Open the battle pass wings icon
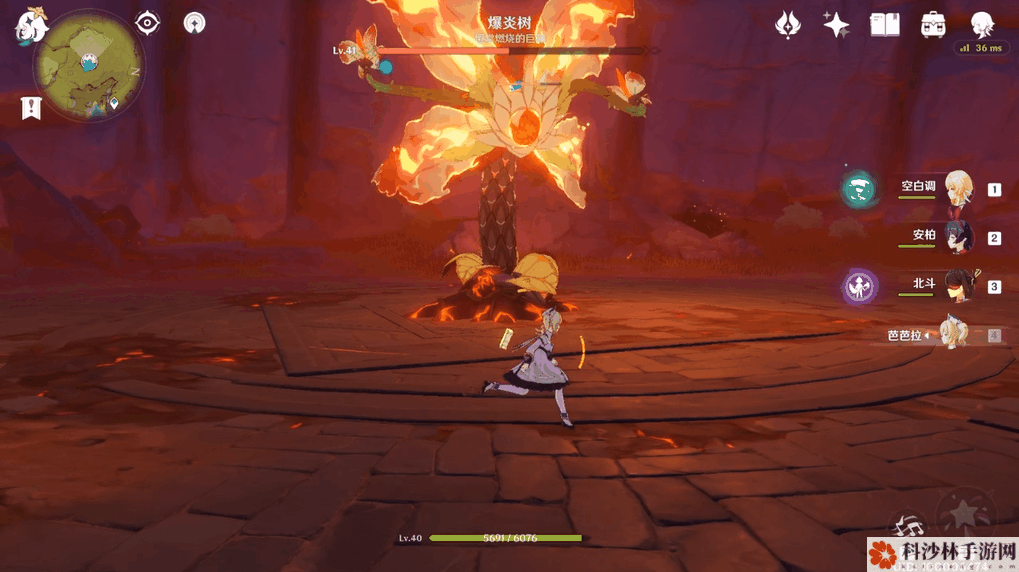 click(x=788, y=25)
